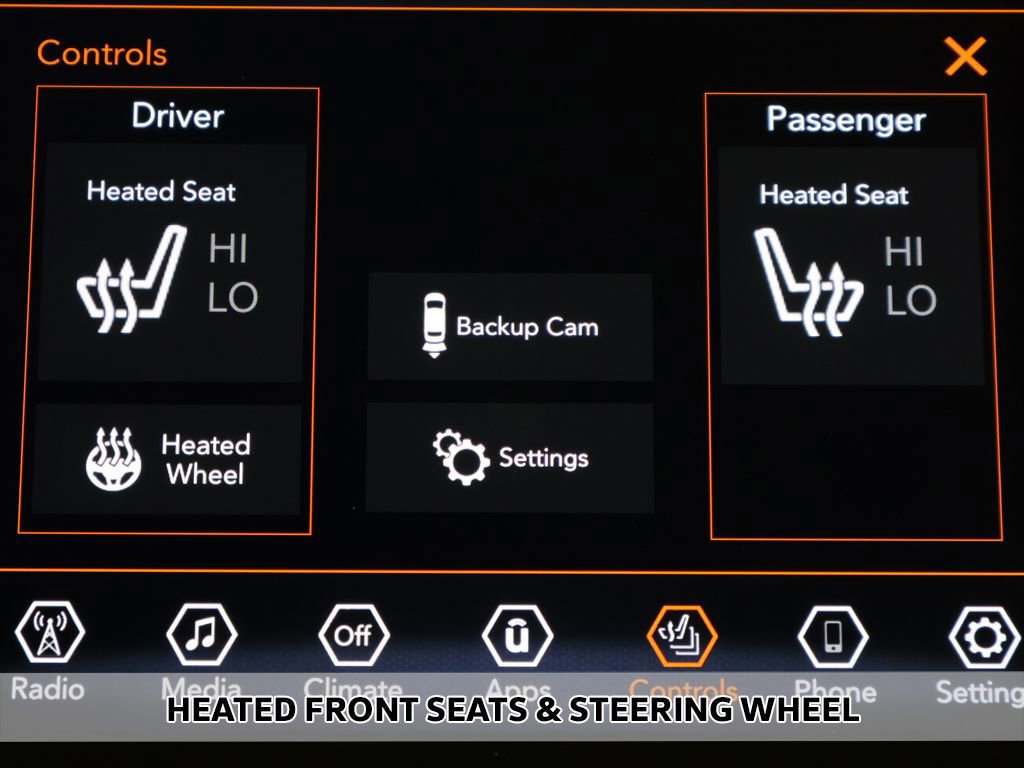The width and height of the screenshot is (1024, 768).
Task: Turn on the Heated Wheel
Action: (167, 459)
